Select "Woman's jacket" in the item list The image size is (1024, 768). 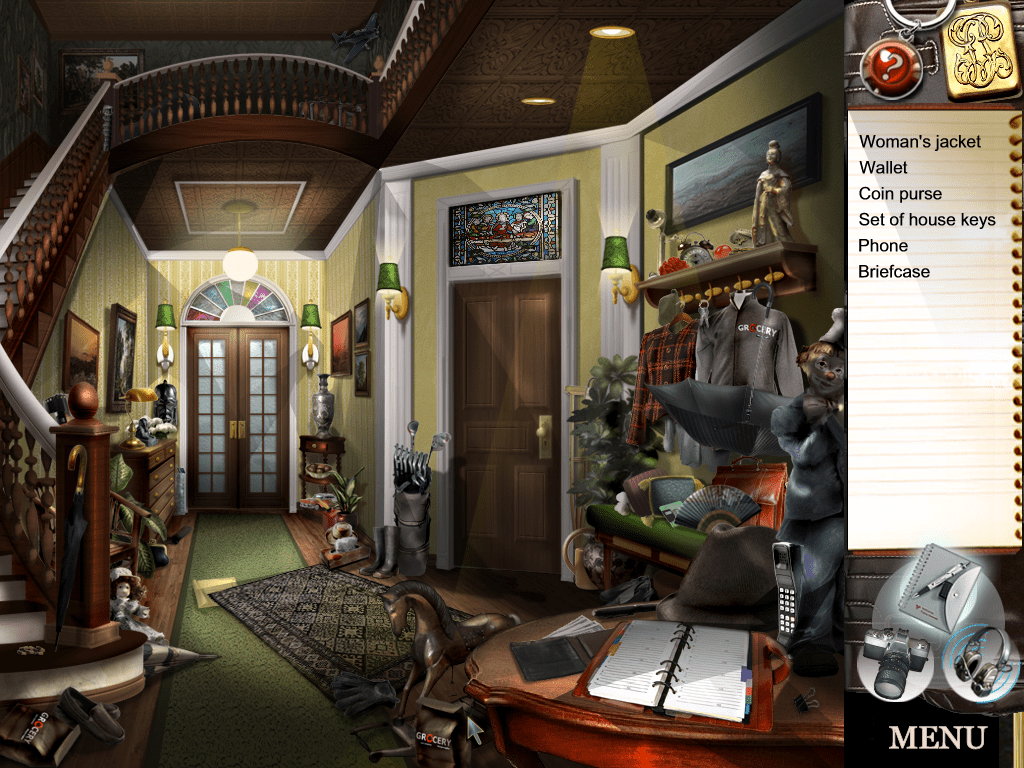(919, 142)
